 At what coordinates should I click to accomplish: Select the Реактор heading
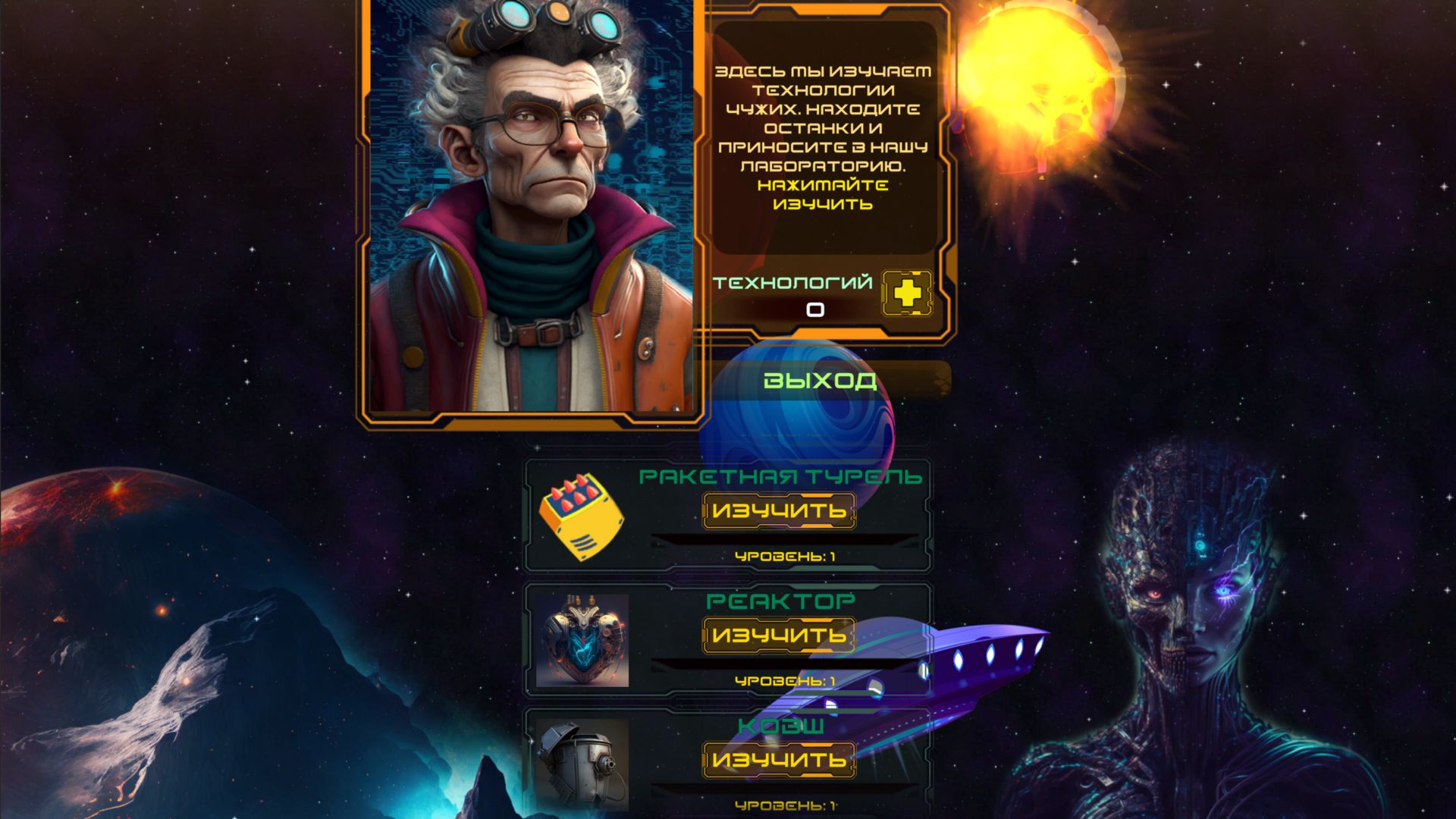[780, 602]
